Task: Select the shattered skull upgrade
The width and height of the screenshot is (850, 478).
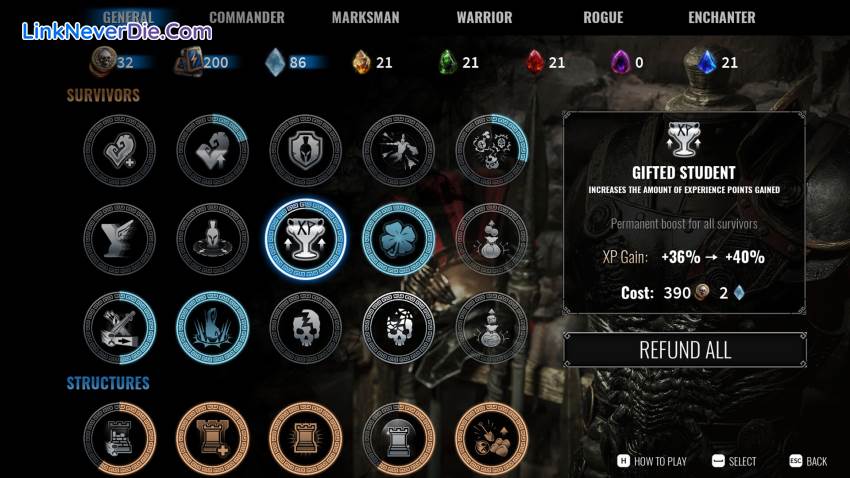Action: coord(398,328)
